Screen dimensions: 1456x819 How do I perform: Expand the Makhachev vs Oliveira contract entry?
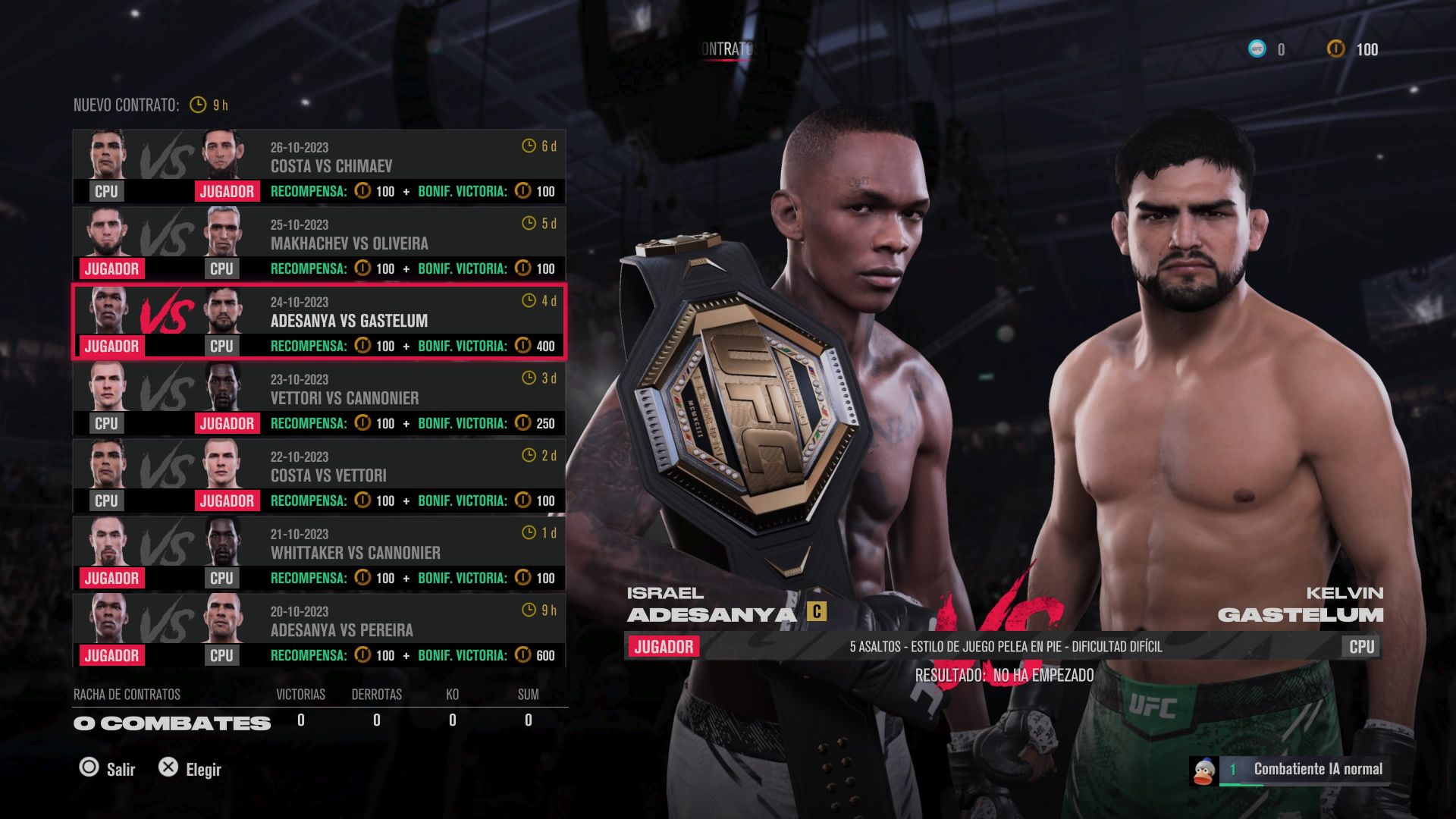pos(318,244)
